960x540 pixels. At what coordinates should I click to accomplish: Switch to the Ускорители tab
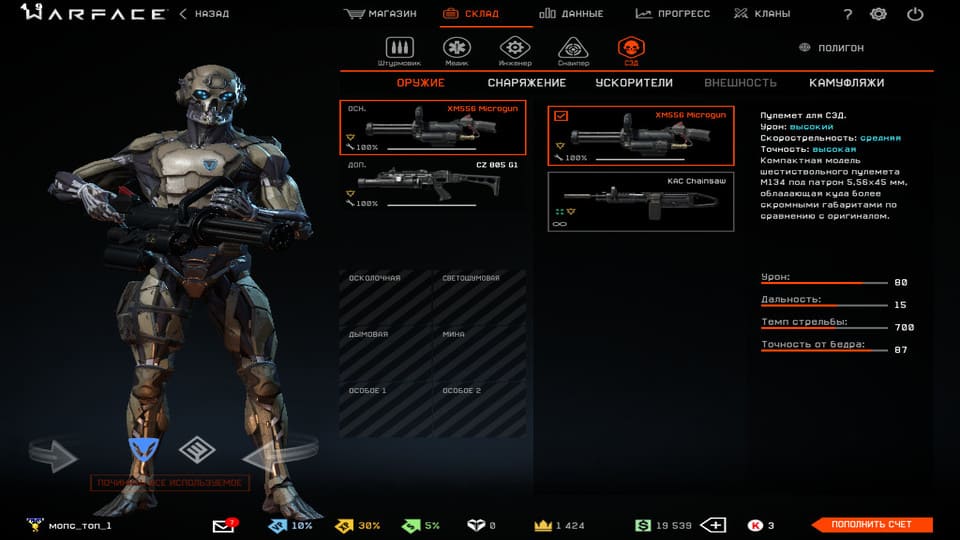tap(633, 83)
